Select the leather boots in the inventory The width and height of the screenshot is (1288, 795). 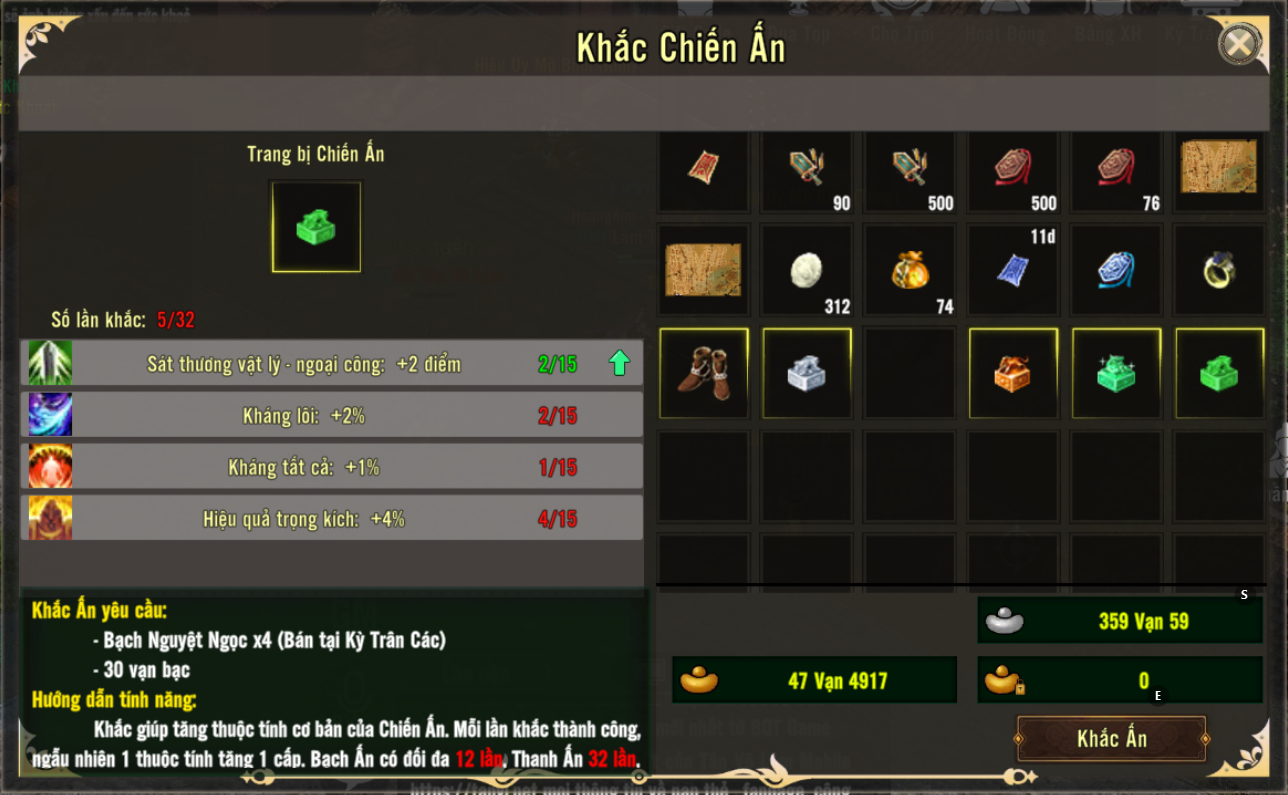[x=704, y=373]
